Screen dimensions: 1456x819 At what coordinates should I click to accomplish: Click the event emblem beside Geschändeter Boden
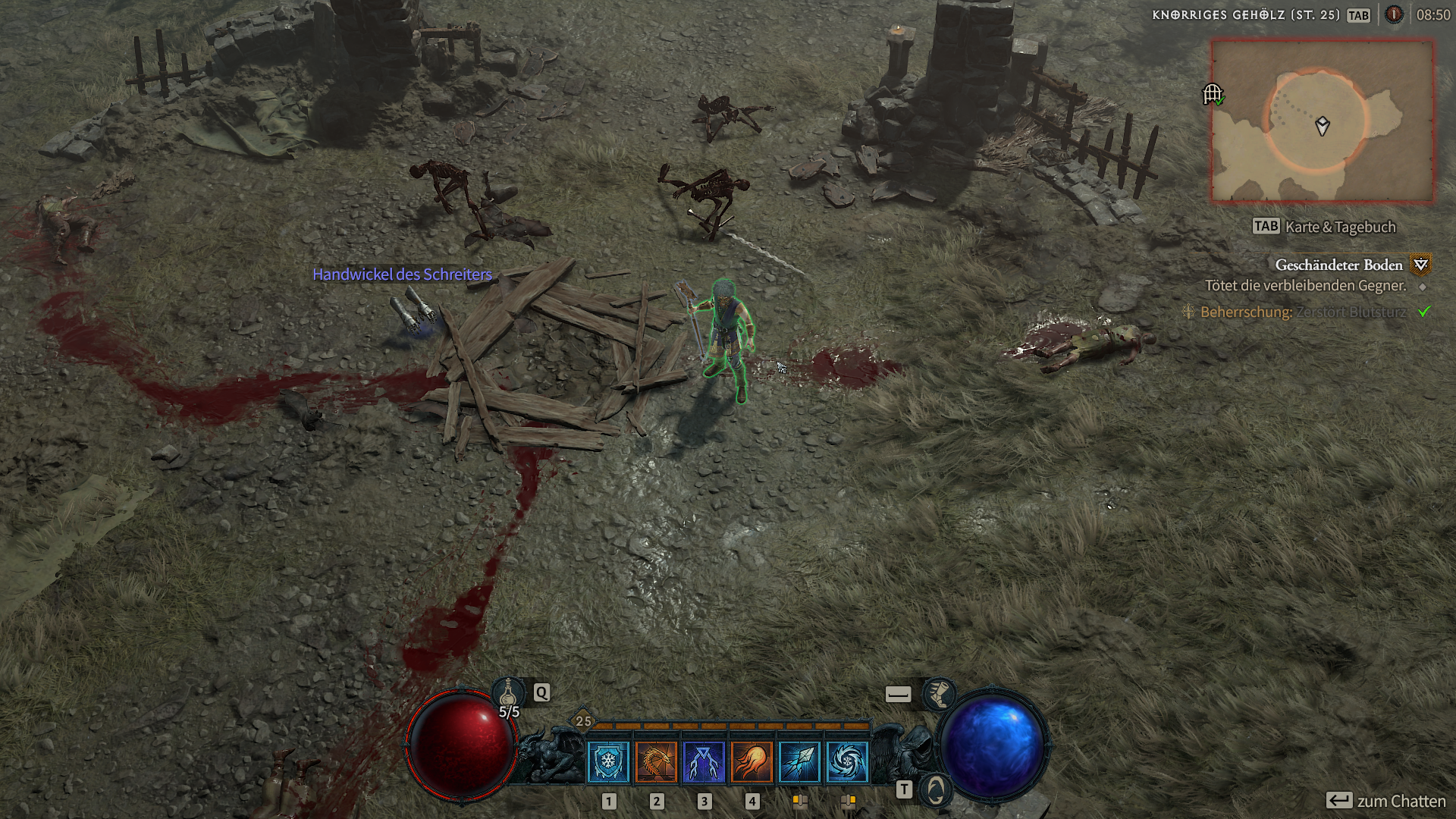click(x=1420, y=265)
